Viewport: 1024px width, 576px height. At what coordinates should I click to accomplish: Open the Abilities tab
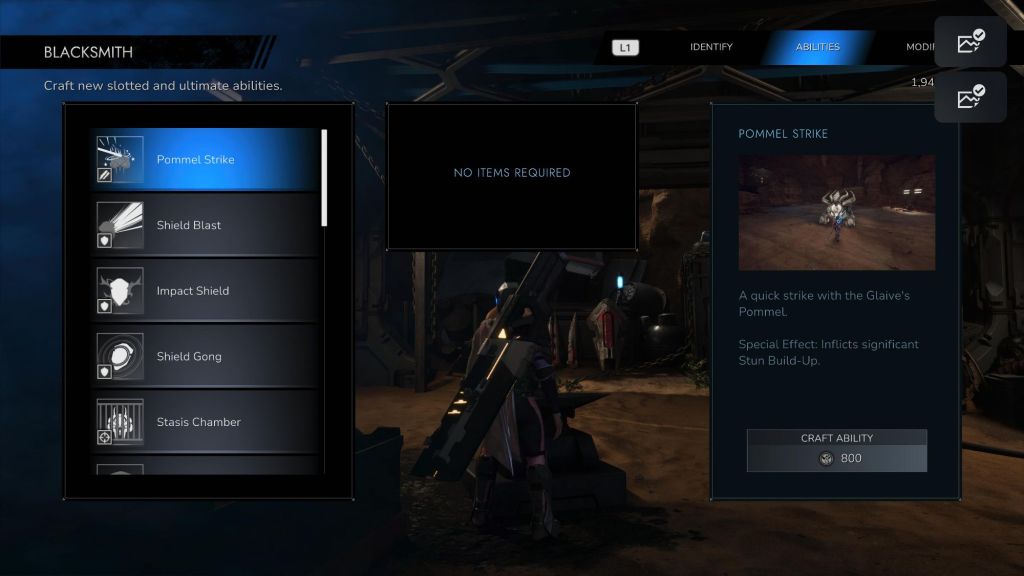(x=817, y=47)
